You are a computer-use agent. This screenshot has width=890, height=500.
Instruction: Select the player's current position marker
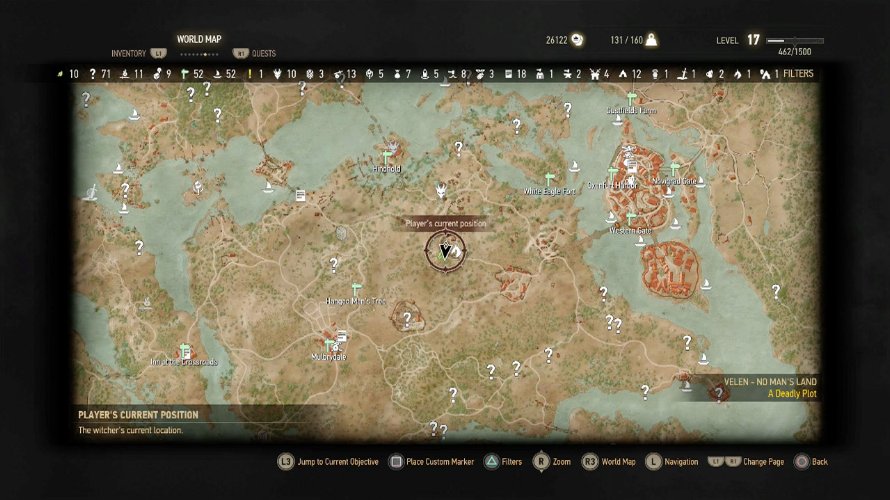[445, 251]
